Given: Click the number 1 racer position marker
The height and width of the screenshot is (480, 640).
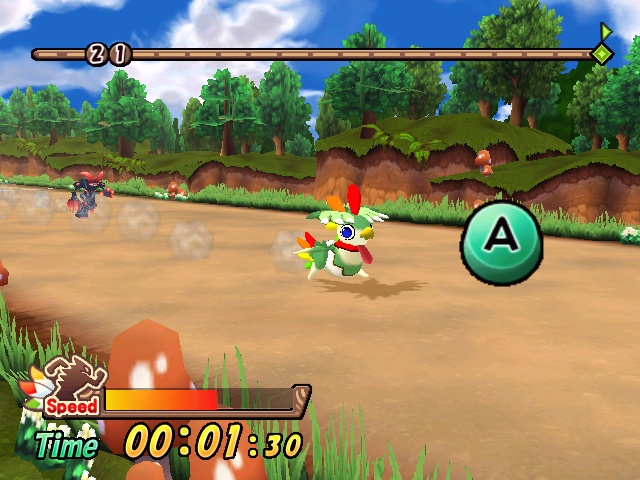Looking at the screenshot, I should [x=119, y=54].
